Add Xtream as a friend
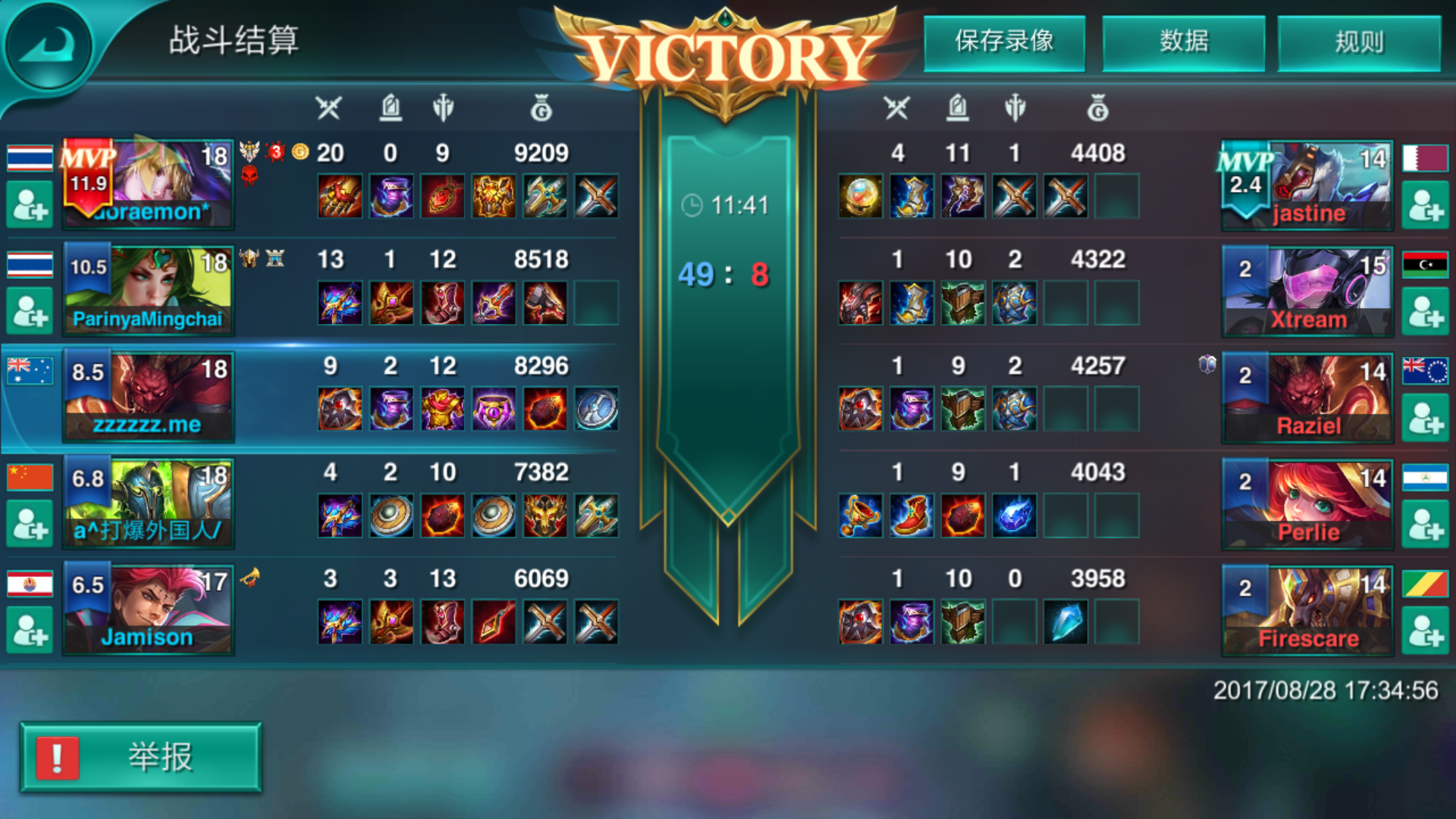Image resolution: width=1456 pixels, height=819 pixels. click(x=1425, y=312)
